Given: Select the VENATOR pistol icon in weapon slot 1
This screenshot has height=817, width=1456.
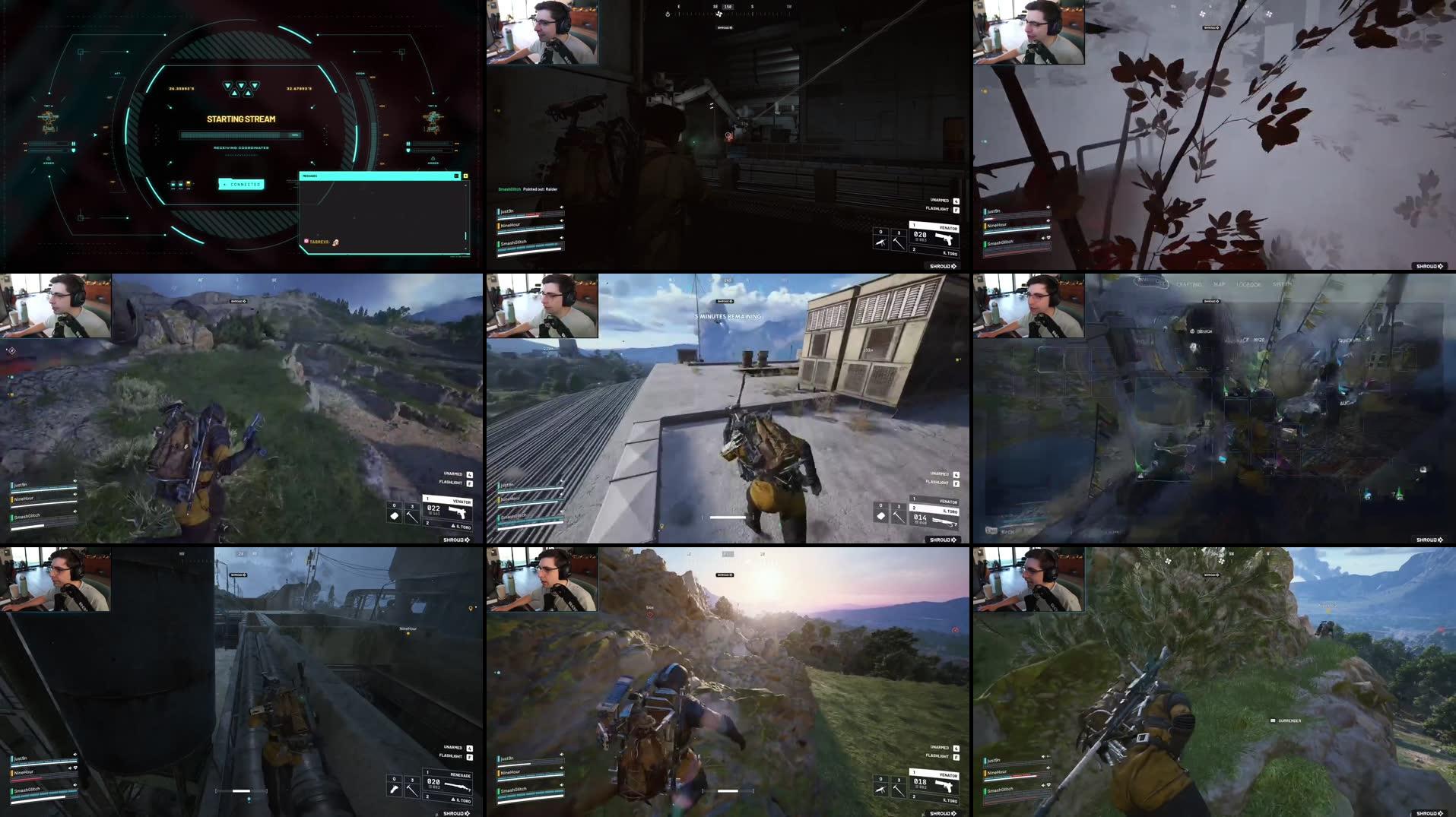Looking at the screenshot, I should coord(943,238).
